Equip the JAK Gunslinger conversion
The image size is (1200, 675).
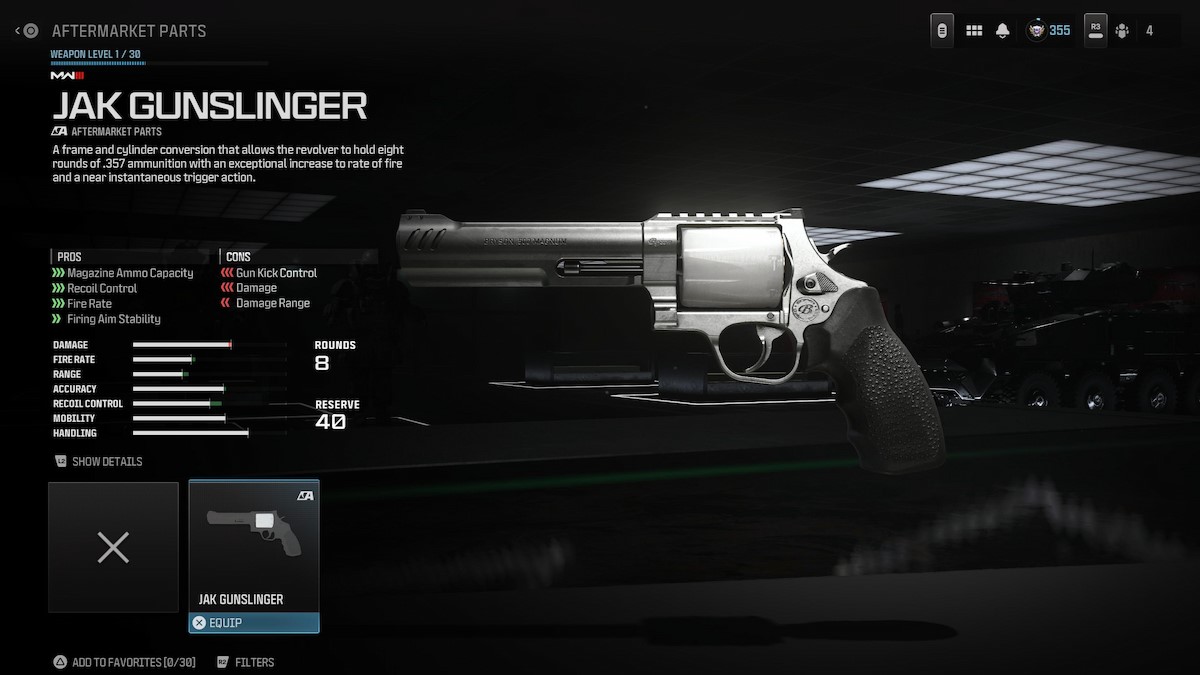[254, 623]
